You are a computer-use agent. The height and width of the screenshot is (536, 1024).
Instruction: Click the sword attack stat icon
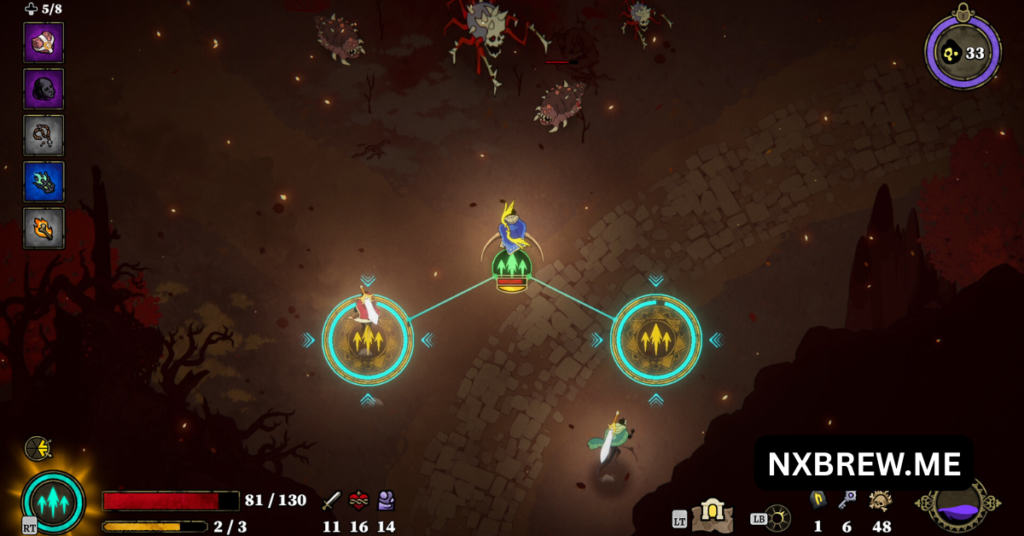pos(331,501)
